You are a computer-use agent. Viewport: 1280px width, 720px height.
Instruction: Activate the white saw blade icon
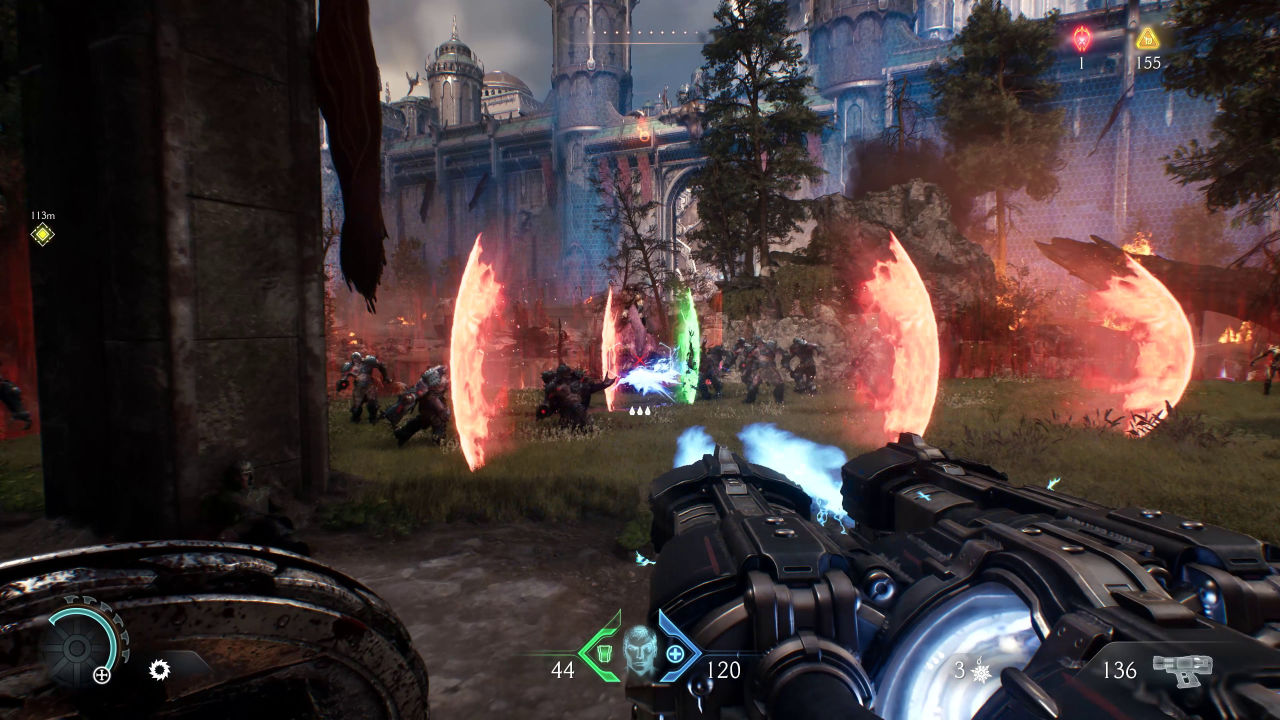159,670
